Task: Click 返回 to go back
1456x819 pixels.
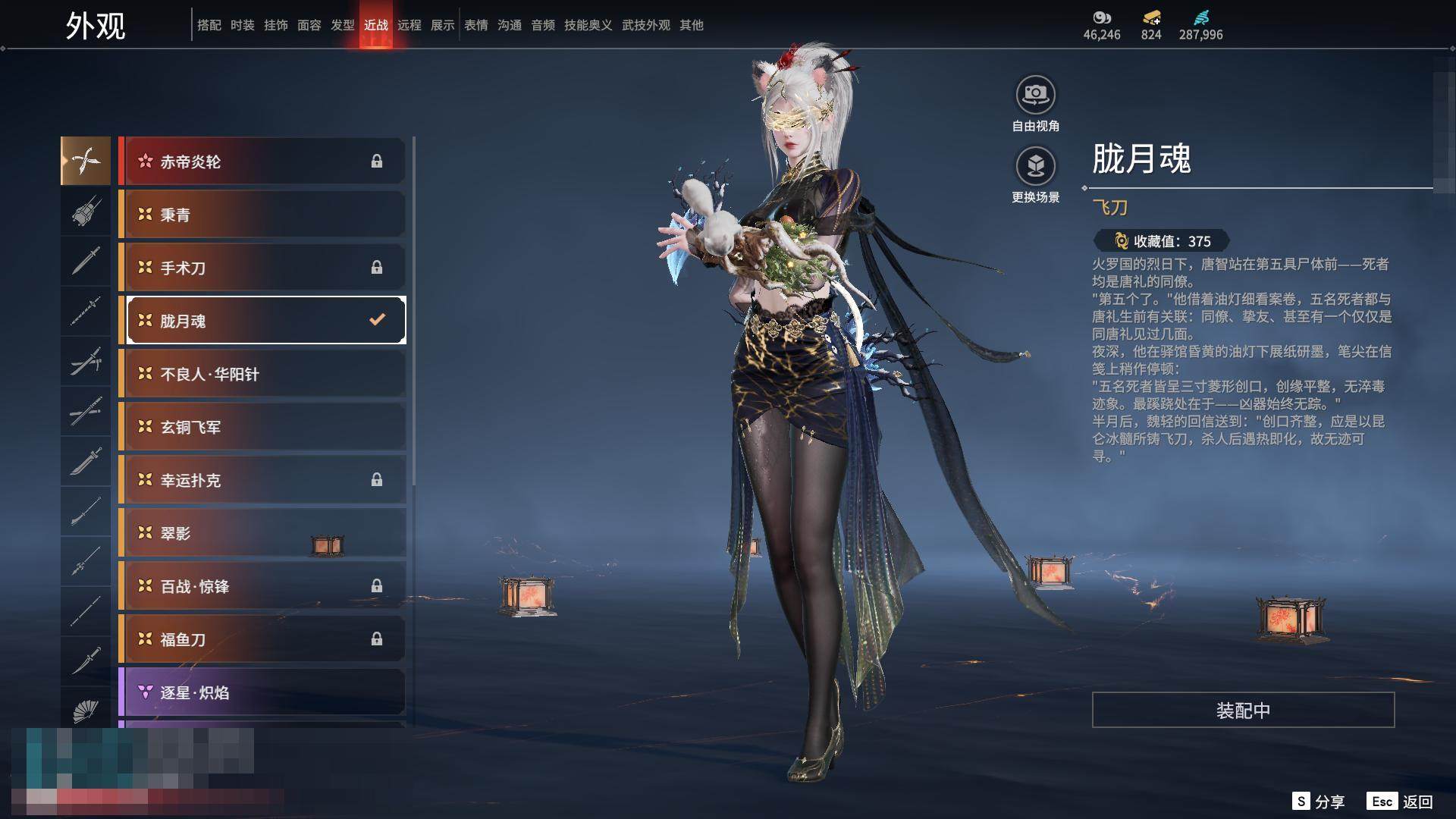Action: click(x=1401, y=802)
